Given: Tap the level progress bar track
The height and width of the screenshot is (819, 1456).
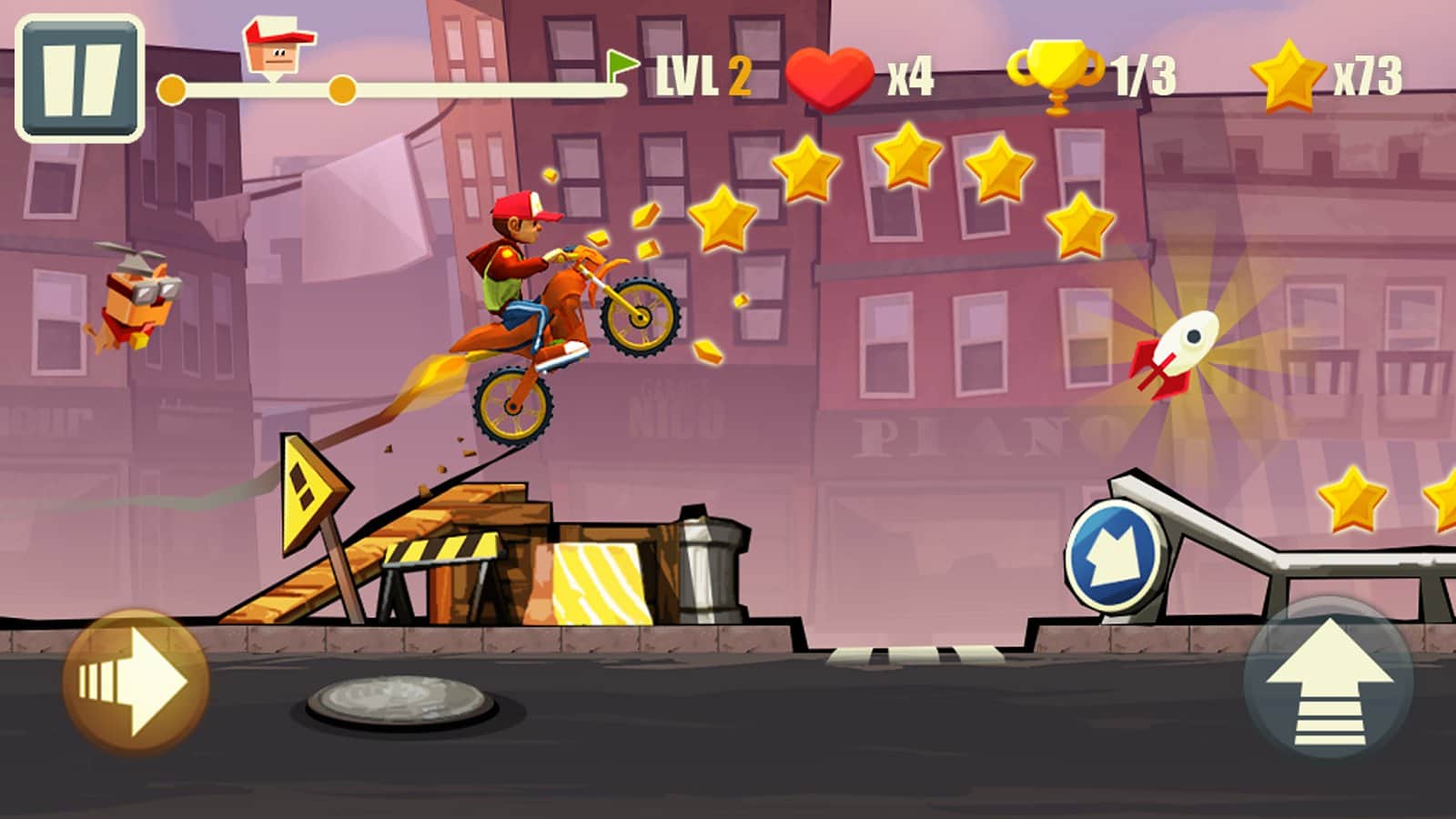Looking at the screenshot, I should coord(455,91).
